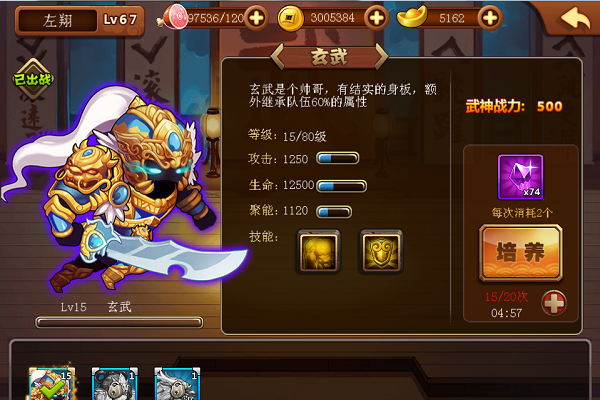
Task: View the golden warrior skill icon
Action: click(319, 251)
